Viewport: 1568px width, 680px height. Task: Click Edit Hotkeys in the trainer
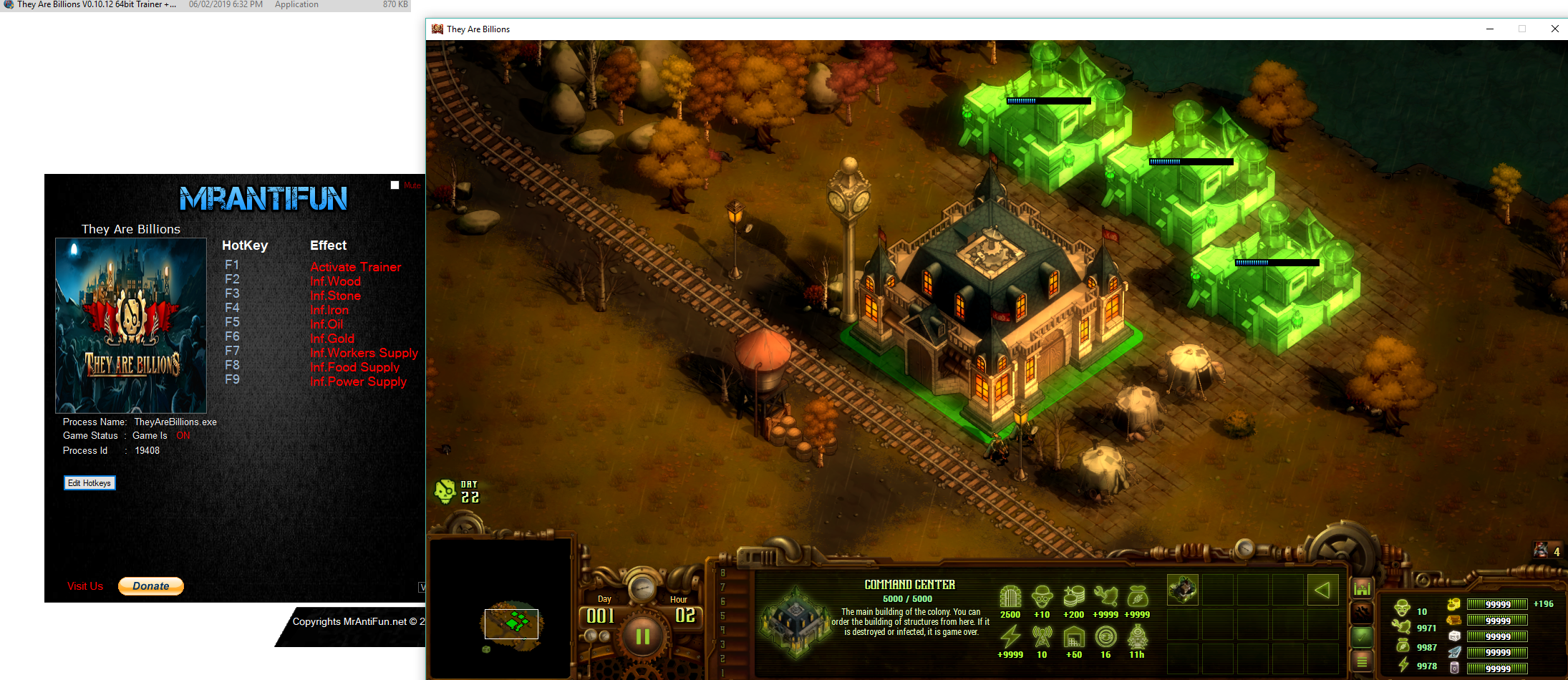click(x=89, y=483)
